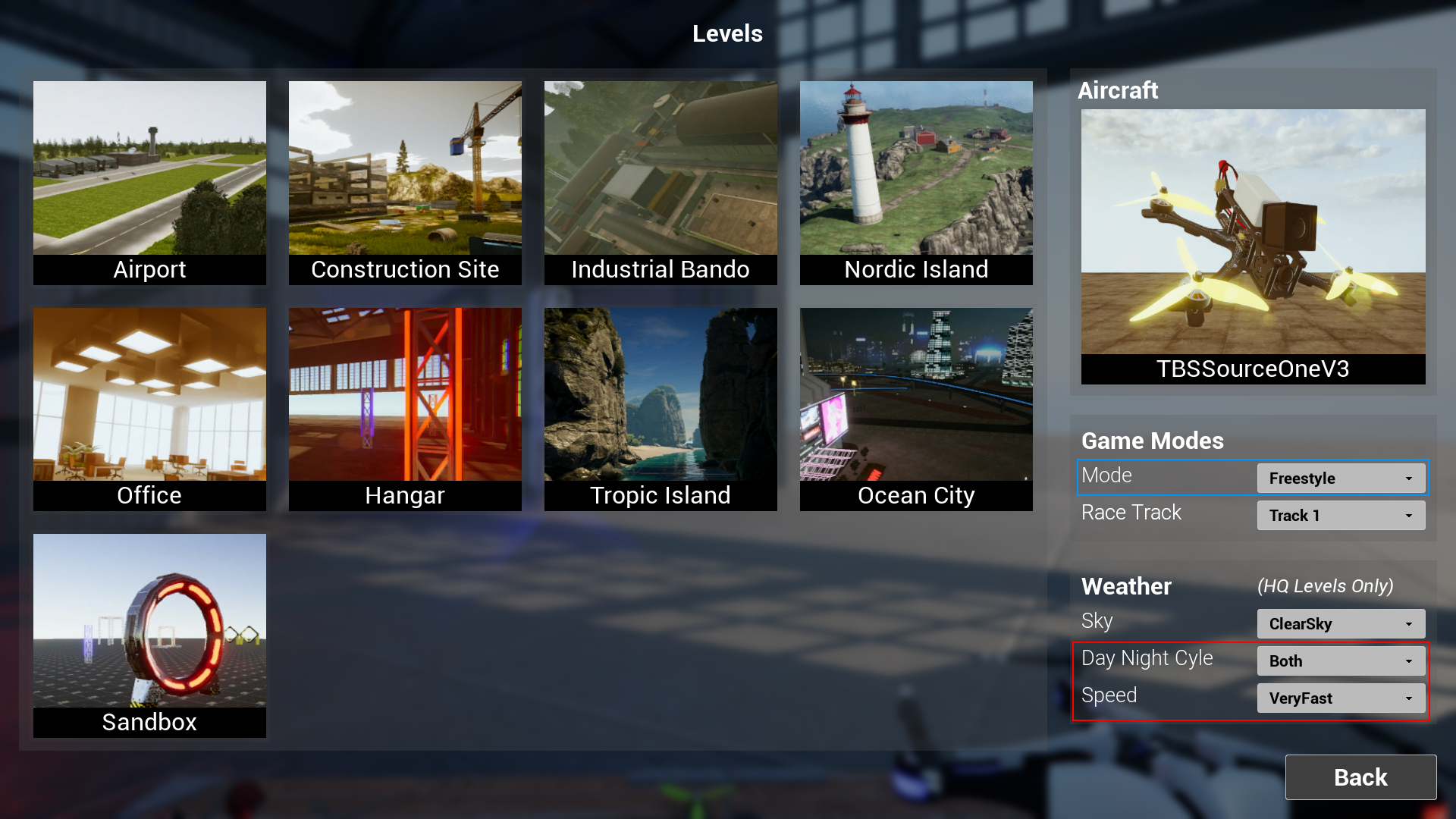Click the Weather section heading
This screenshot has width=1456, height=819.
tap(1126, 586)
